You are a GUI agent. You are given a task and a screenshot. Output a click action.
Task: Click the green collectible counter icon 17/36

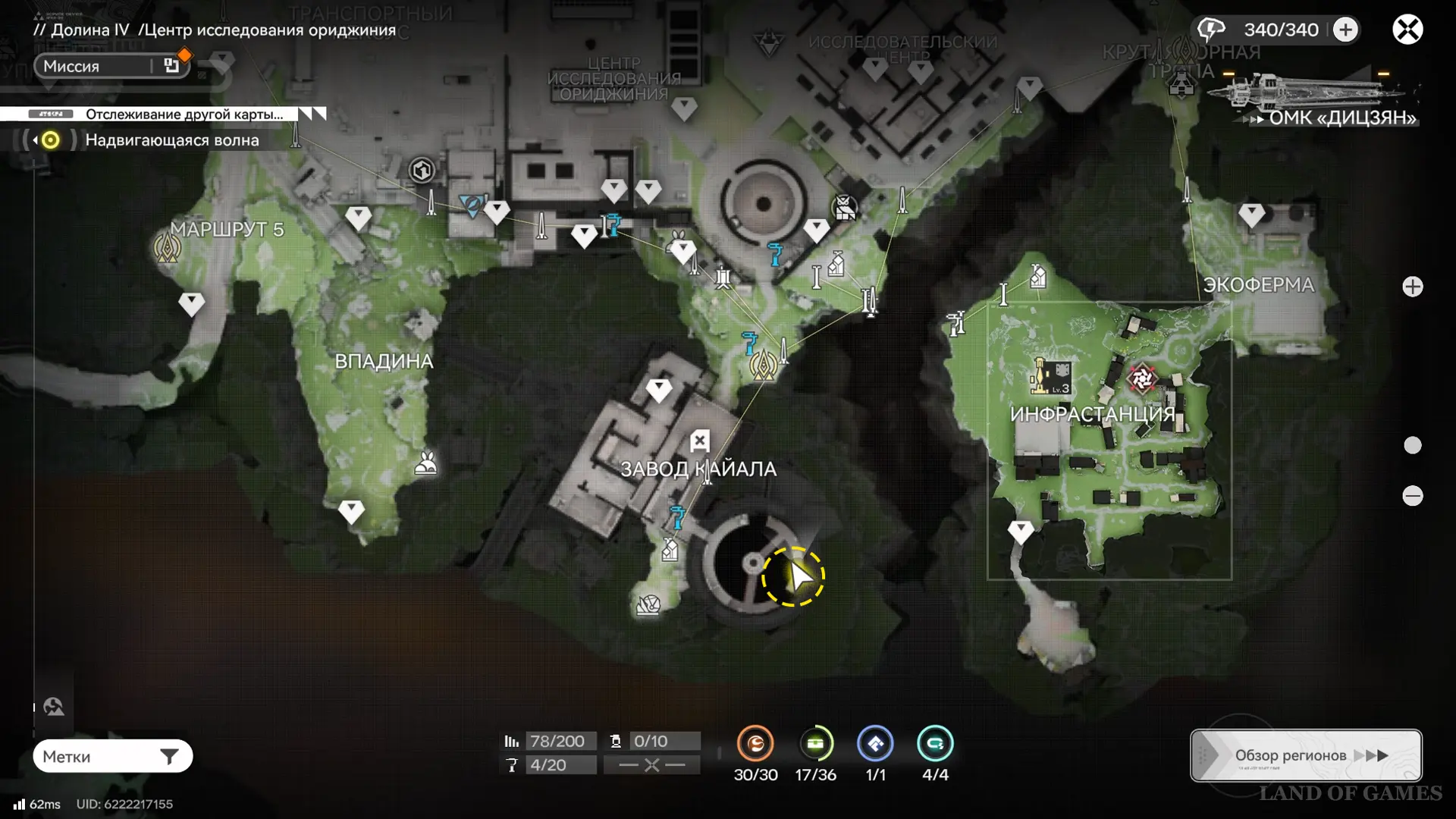click(815, 744)
